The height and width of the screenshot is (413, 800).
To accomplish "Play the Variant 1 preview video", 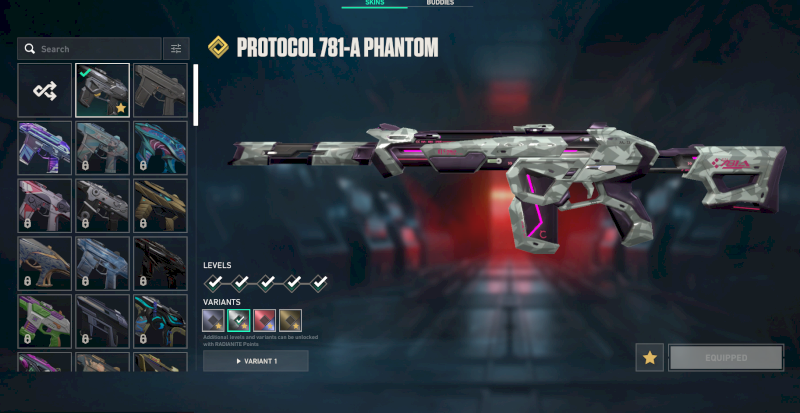I will (x=256, y=361).
